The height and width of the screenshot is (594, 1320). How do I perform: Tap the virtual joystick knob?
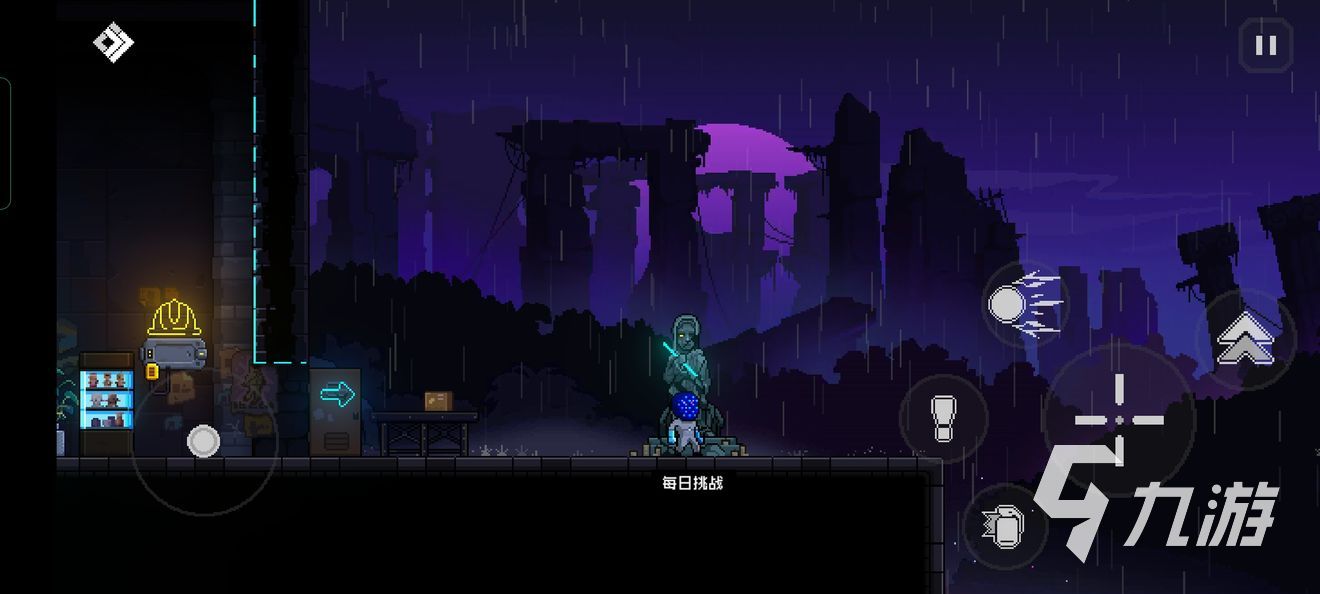pyautogui.click(x=203, y=440)
